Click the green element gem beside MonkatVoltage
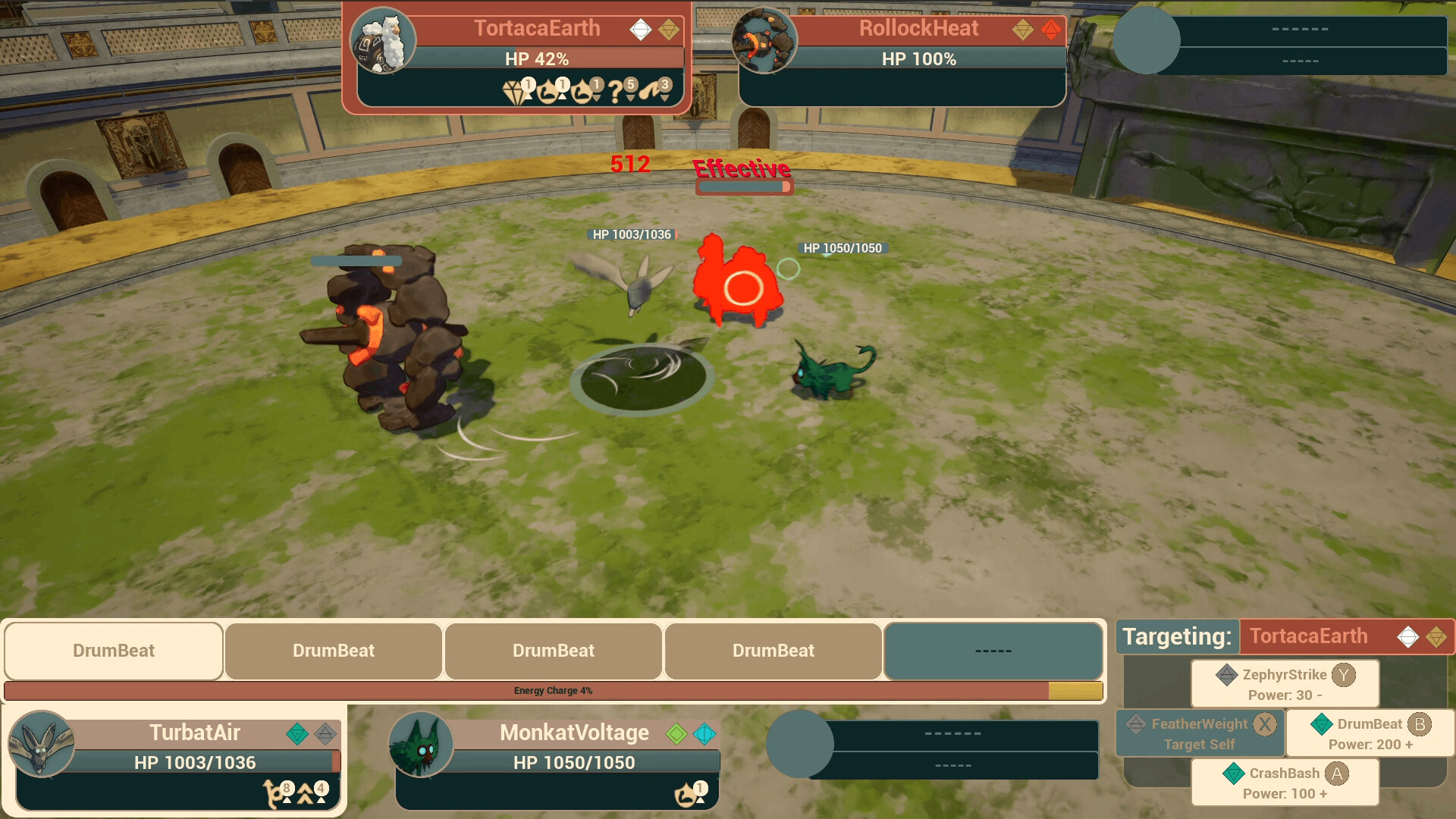1456x819 pixels. [x=675, y=733]
